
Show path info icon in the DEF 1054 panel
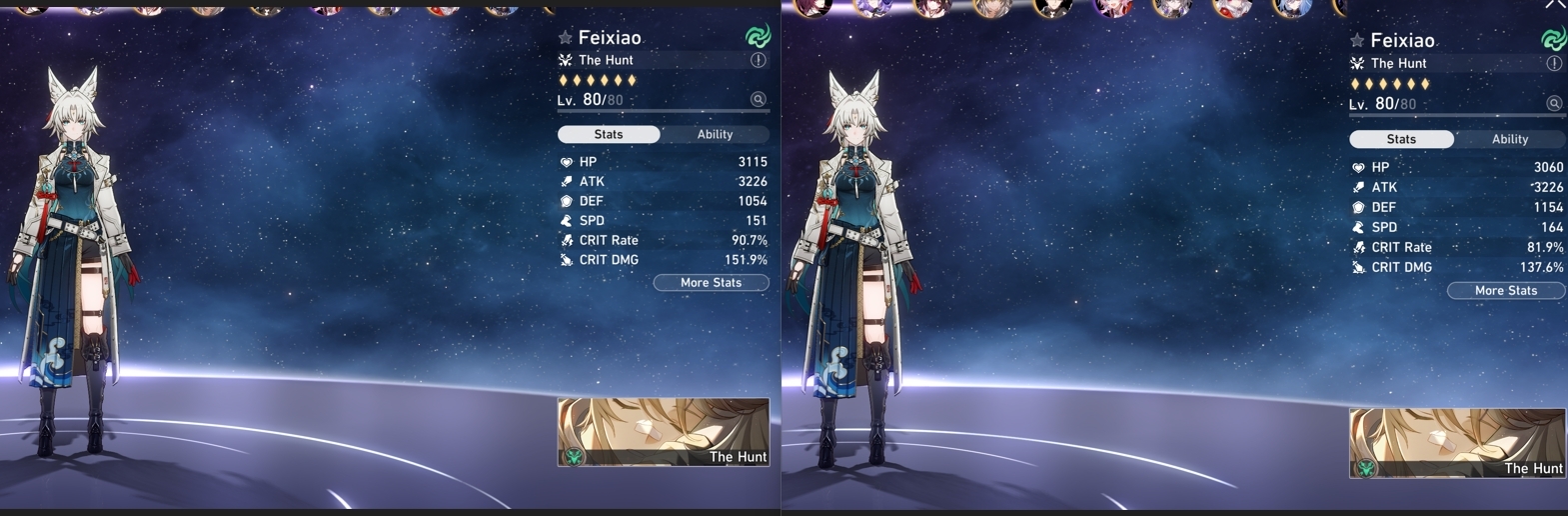click(x=759, y=60)
